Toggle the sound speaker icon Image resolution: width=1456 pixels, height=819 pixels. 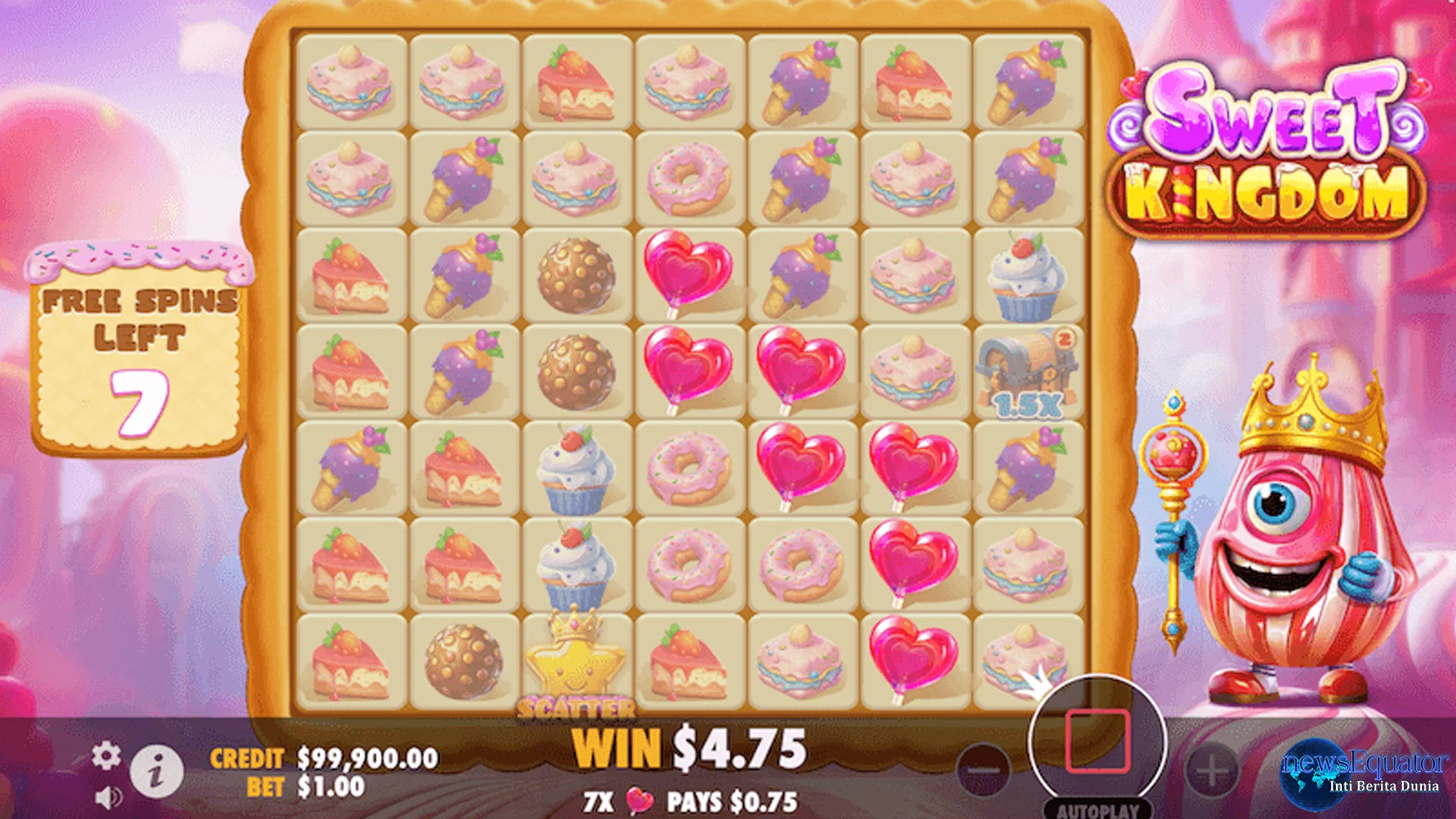pyautogui.click(x=109, y=797)
